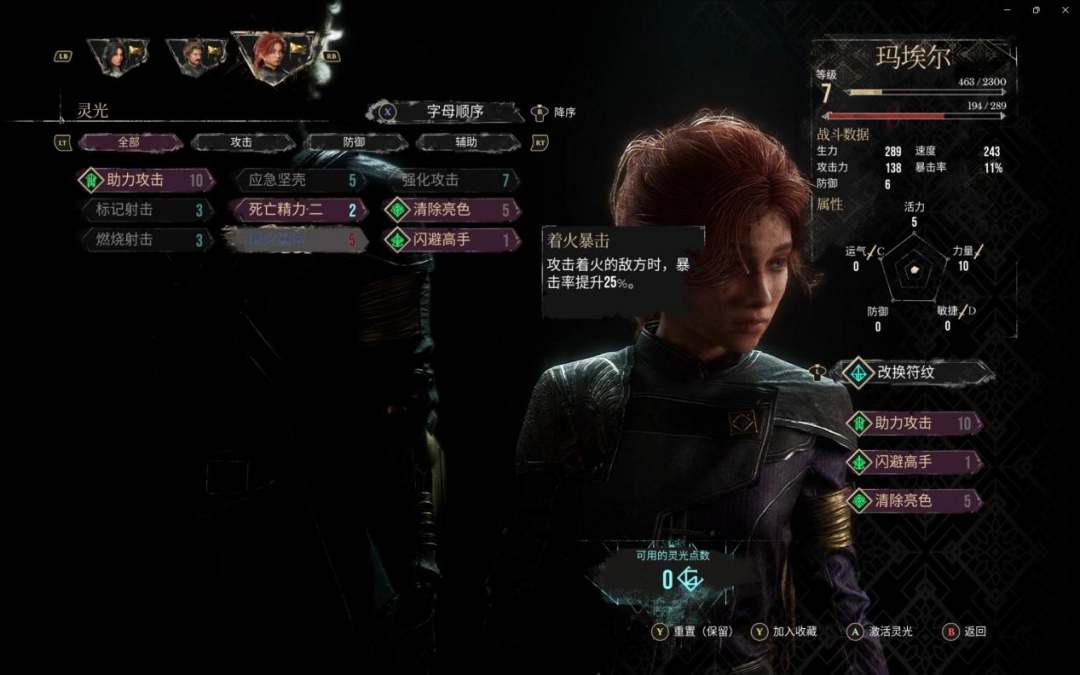
Task: Close the game window
Action: [1061, 10]
